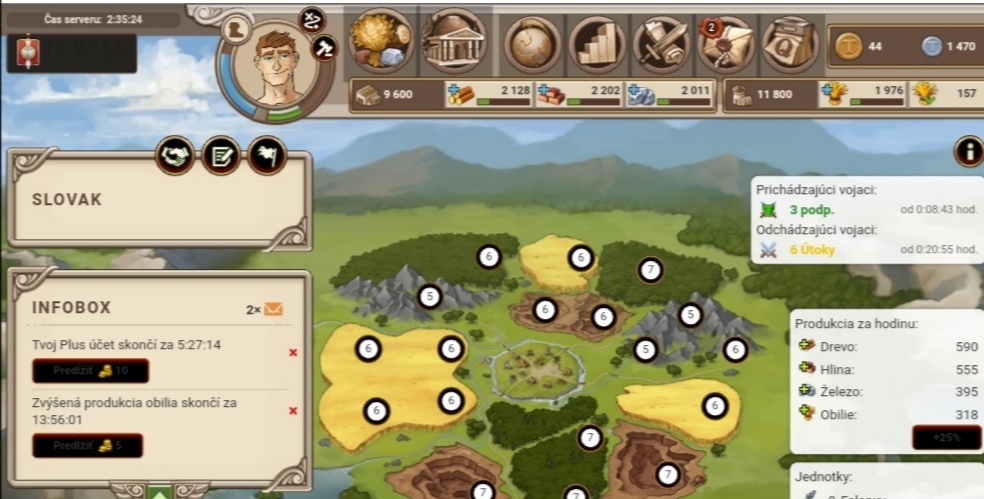Open the hero auction gavel icon
This screenshot has width=984, height=499.
[324, 46]
